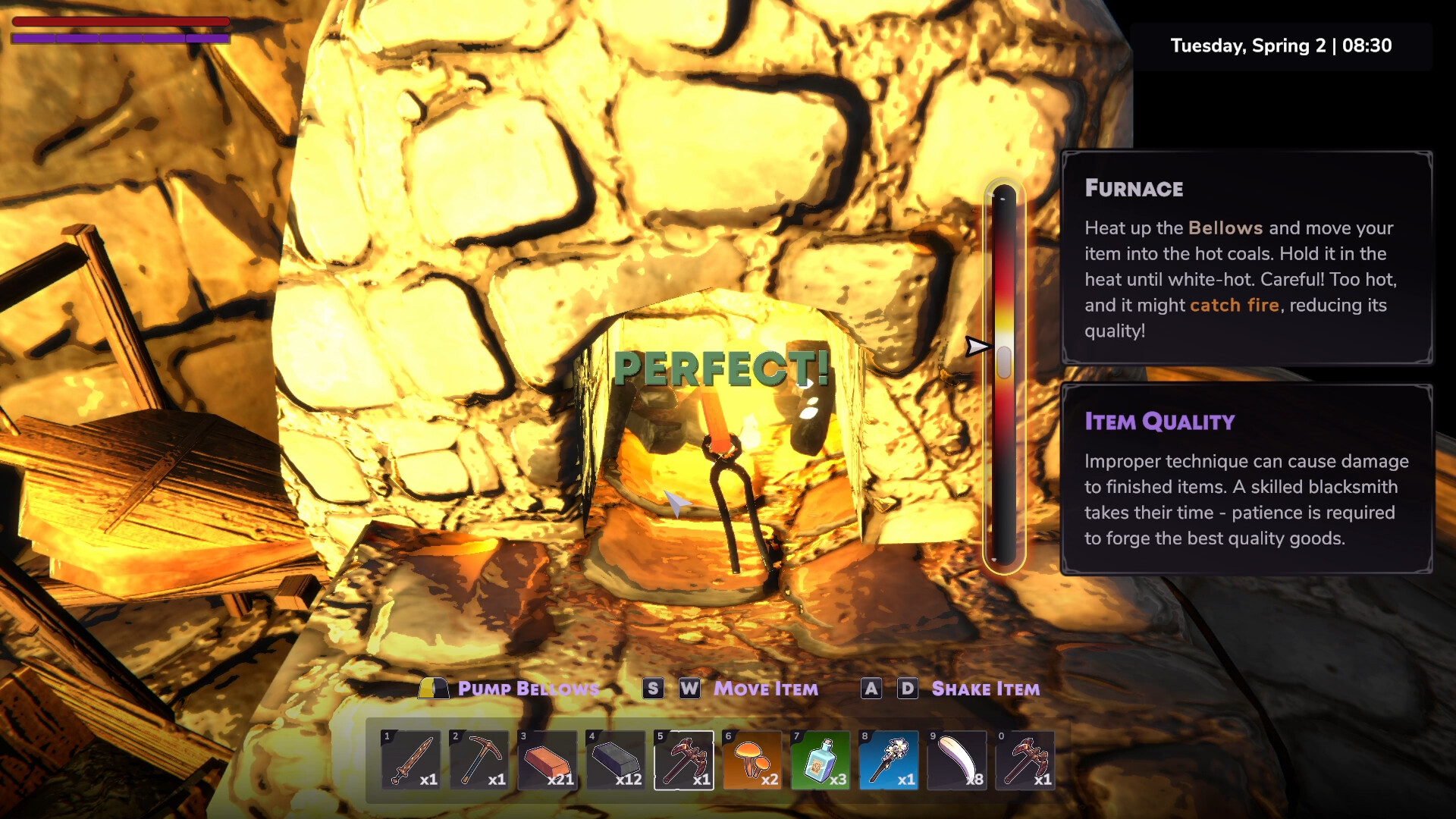This screenshot has width=1456, height=819.
Task: Select the iron bar stack x12
Action: click(x=615, y=761)
